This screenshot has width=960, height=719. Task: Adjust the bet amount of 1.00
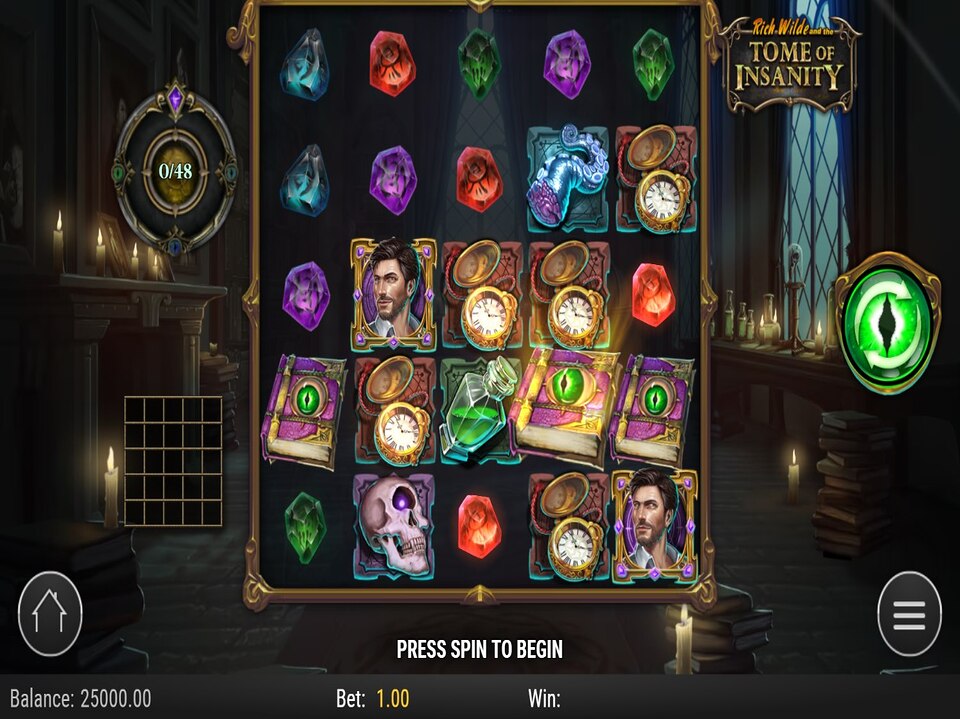pyautogui.click(x=392, y=698)
